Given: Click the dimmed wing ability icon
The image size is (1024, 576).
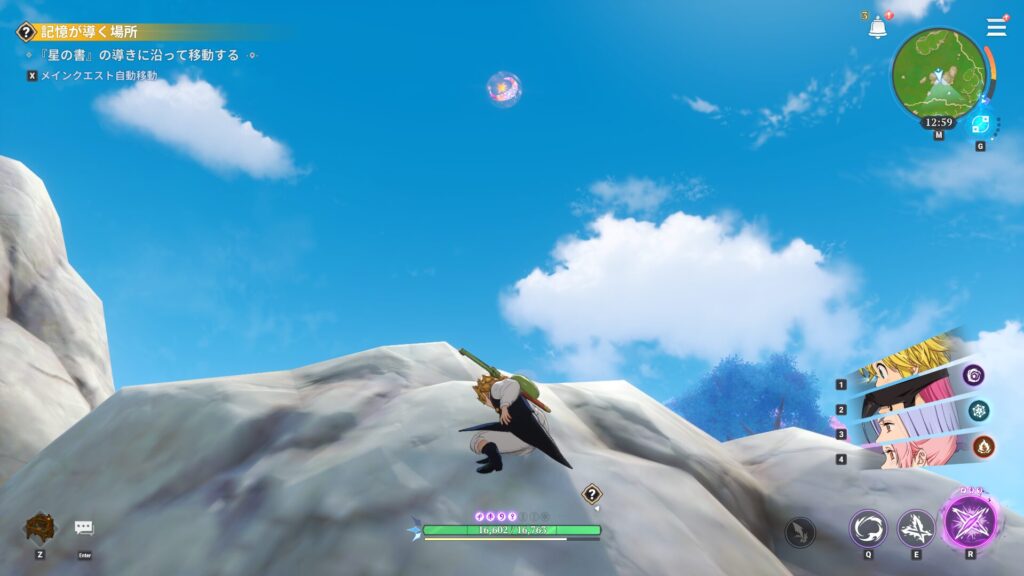Looking at the screenshot, I should click(799, 531).
